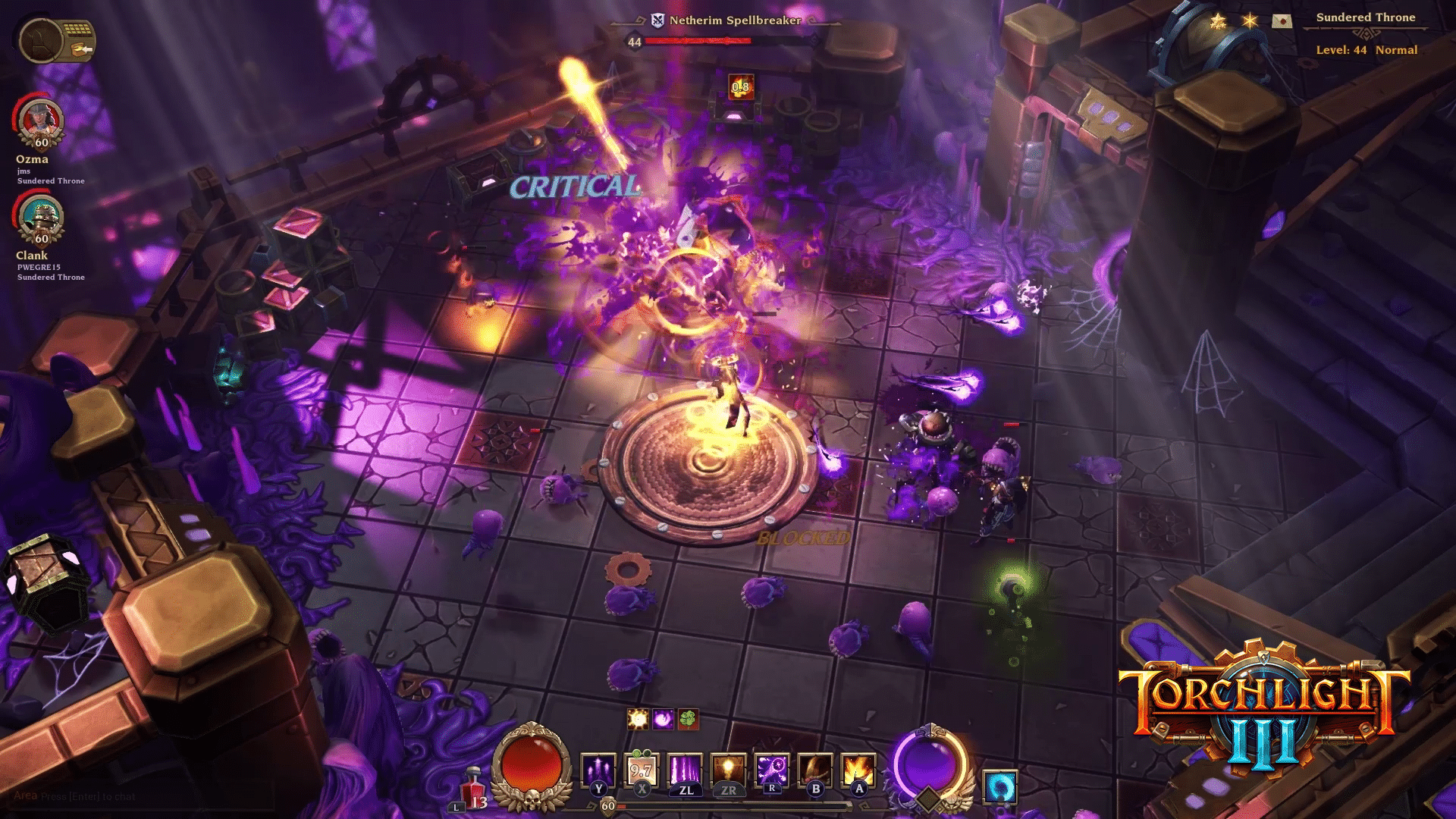Click the skill on 9.7 cooldown

[x=642, y=770]
